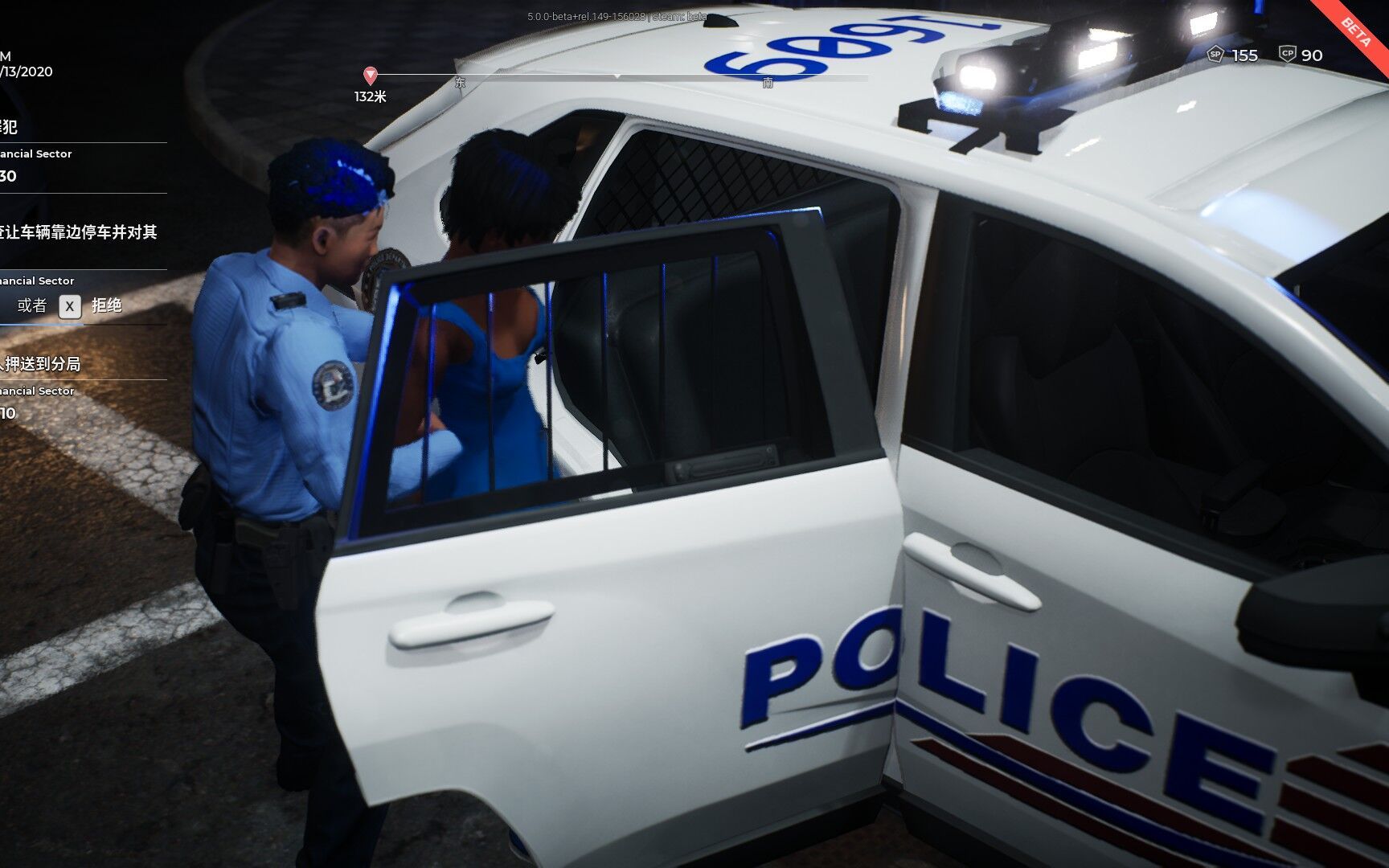The height and width of the screenshot is (868, 1389).
Task: Click the blue progress bar under 拒绝
Action: (x=42, y=325)
